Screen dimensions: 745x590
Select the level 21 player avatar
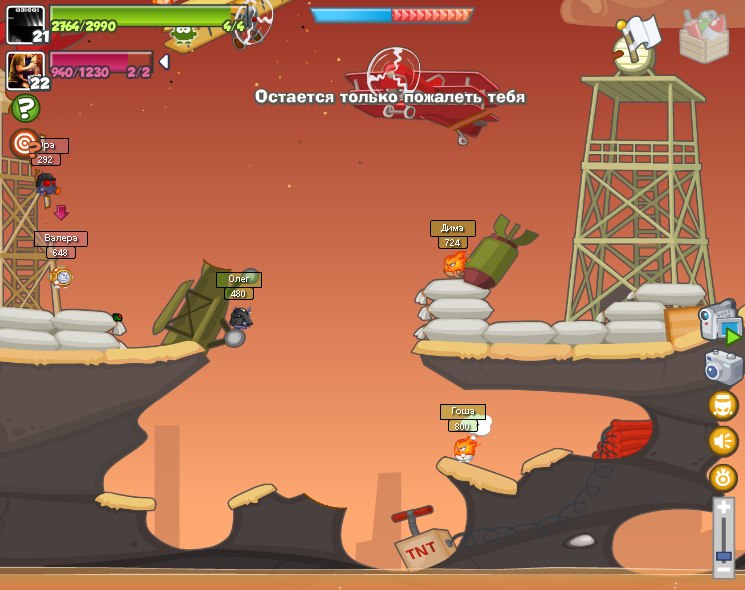(26, 25)
